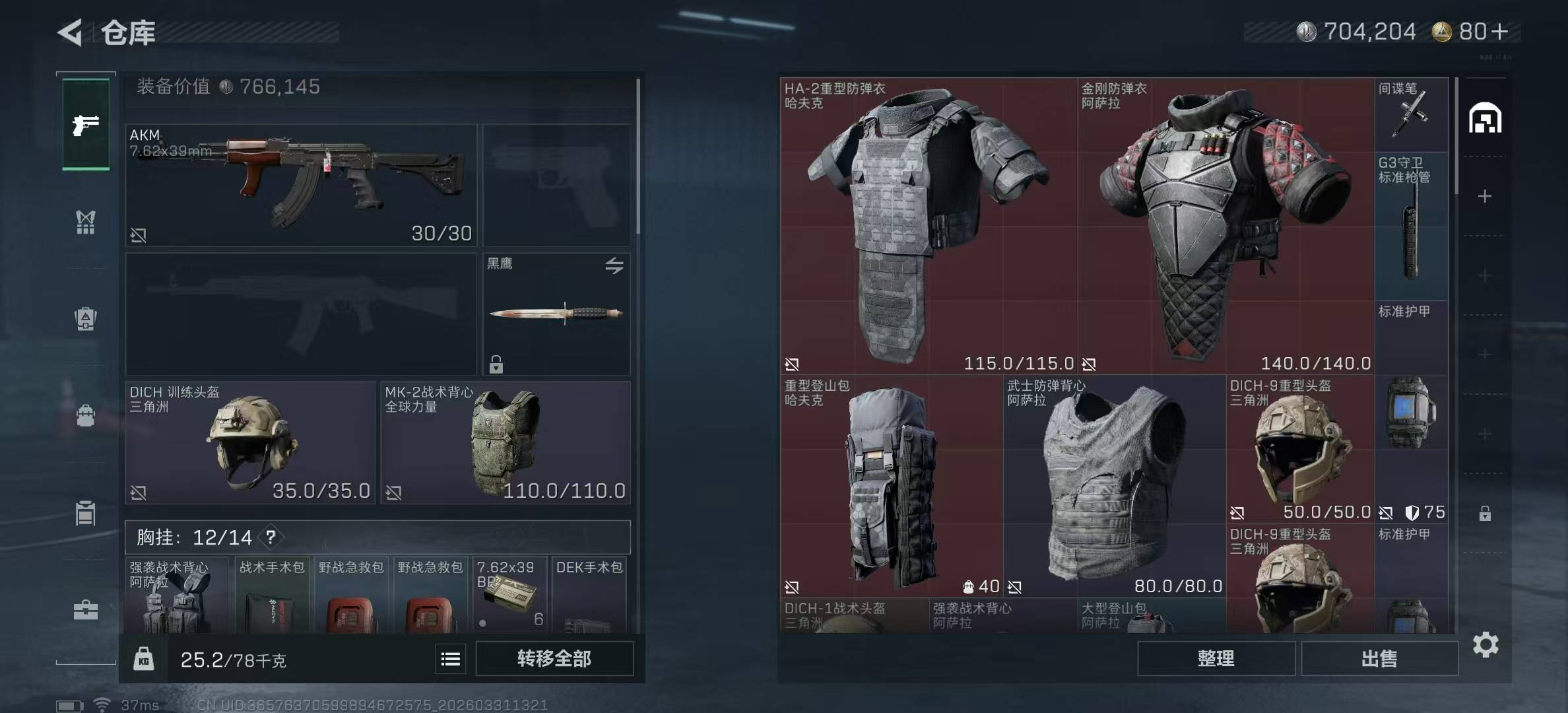1568x713 pixels.
Task: Choose the MK-2战术背心 armor slot
Action: coord(505,443)
